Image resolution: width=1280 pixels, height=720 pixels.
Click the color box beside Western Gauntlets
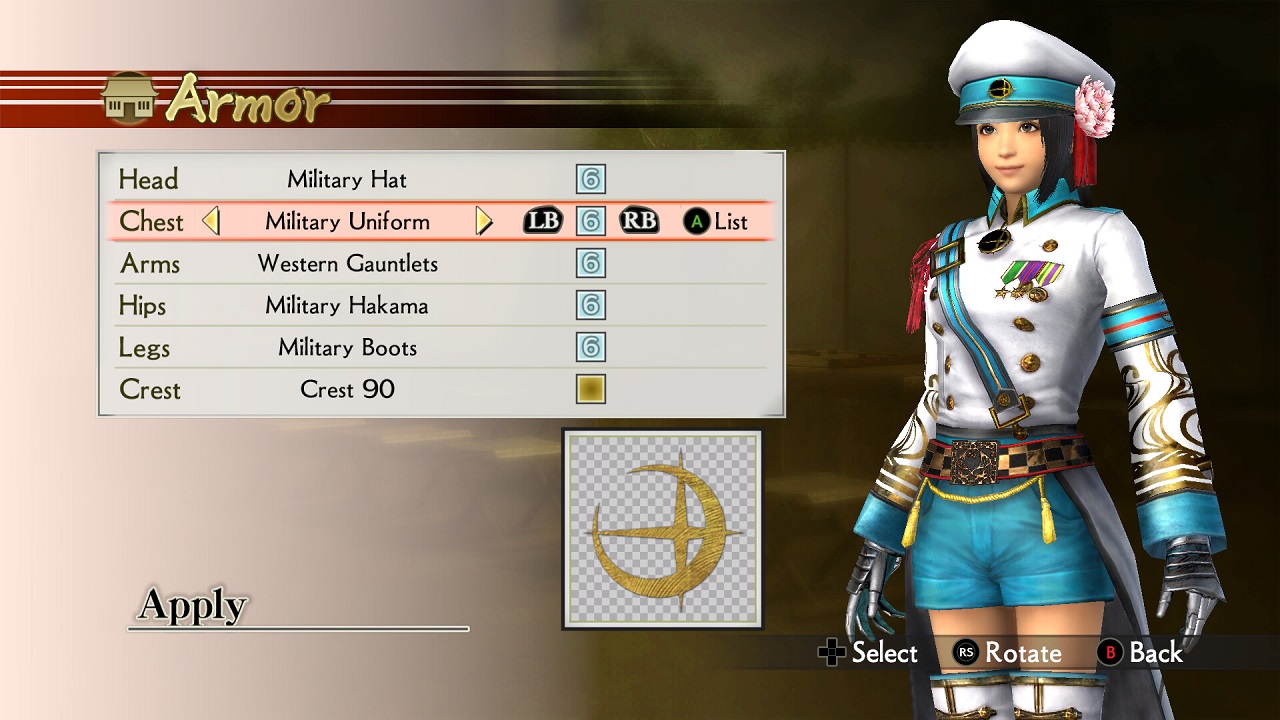click(x=590, y=263)
